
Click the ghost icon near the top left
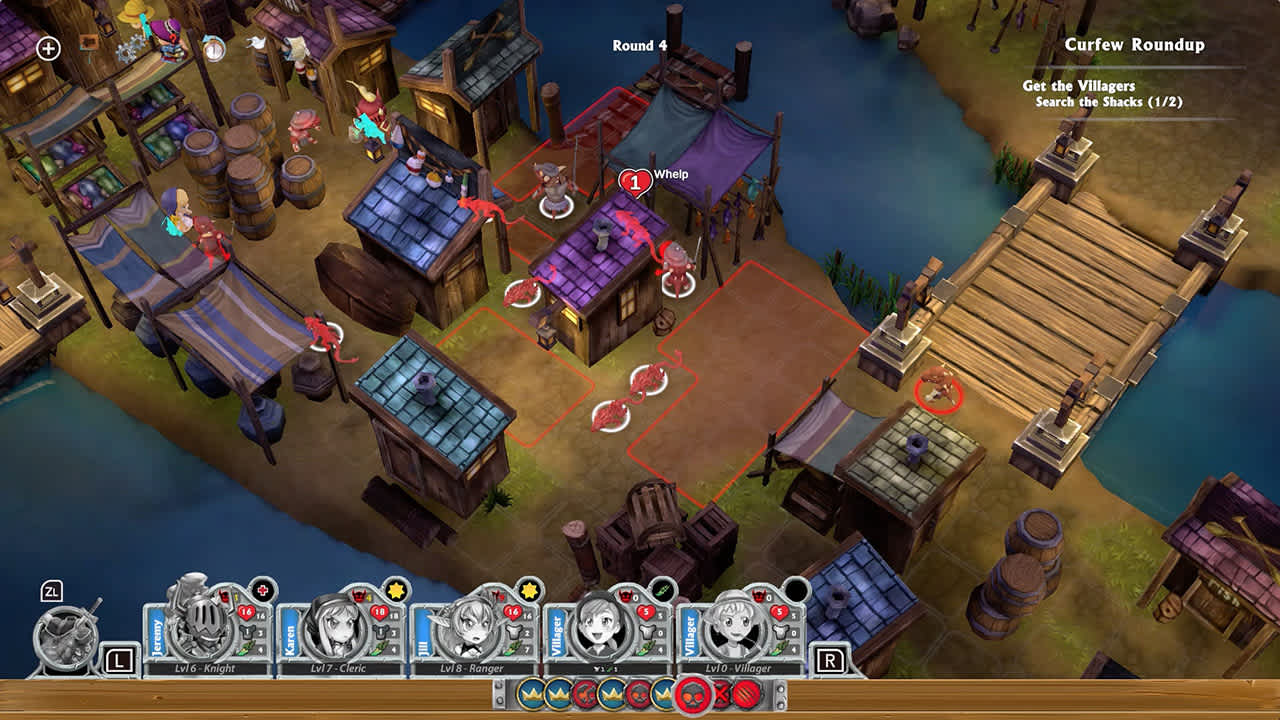[x=256, y=43]
